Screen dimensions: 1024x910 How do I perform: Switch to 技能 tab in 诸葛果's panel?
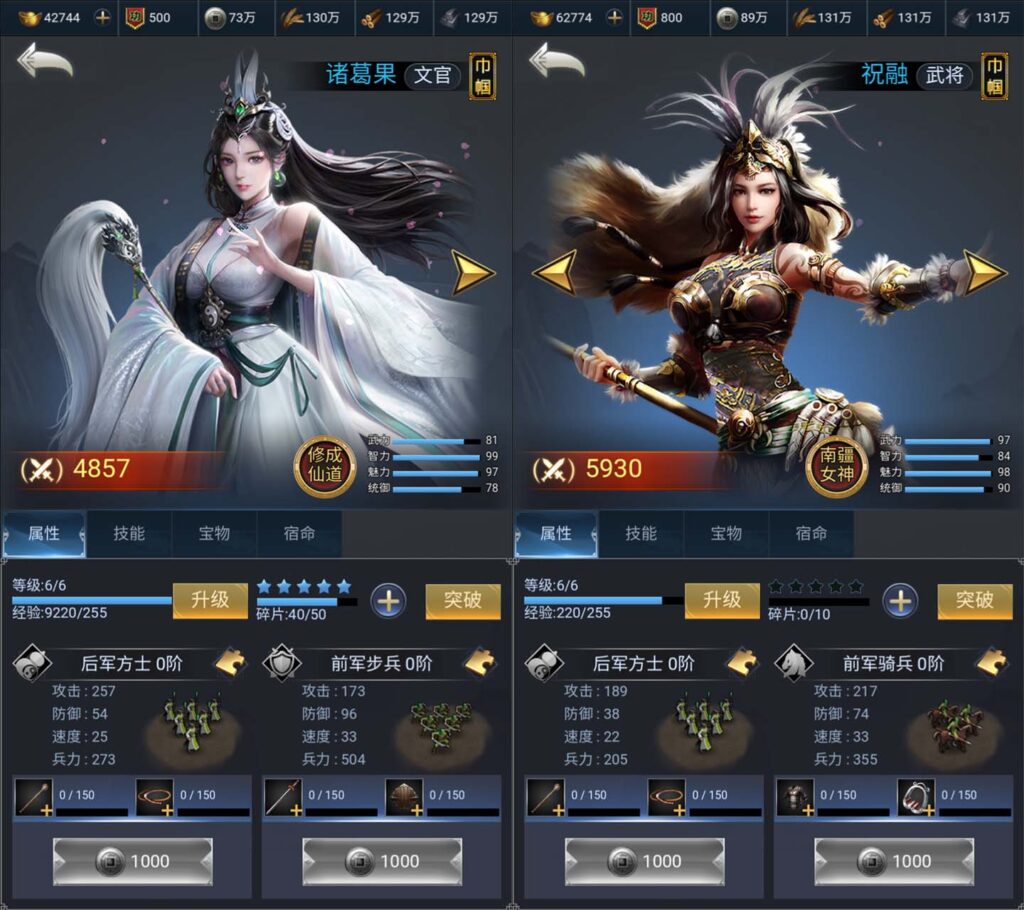pos(129,534)
